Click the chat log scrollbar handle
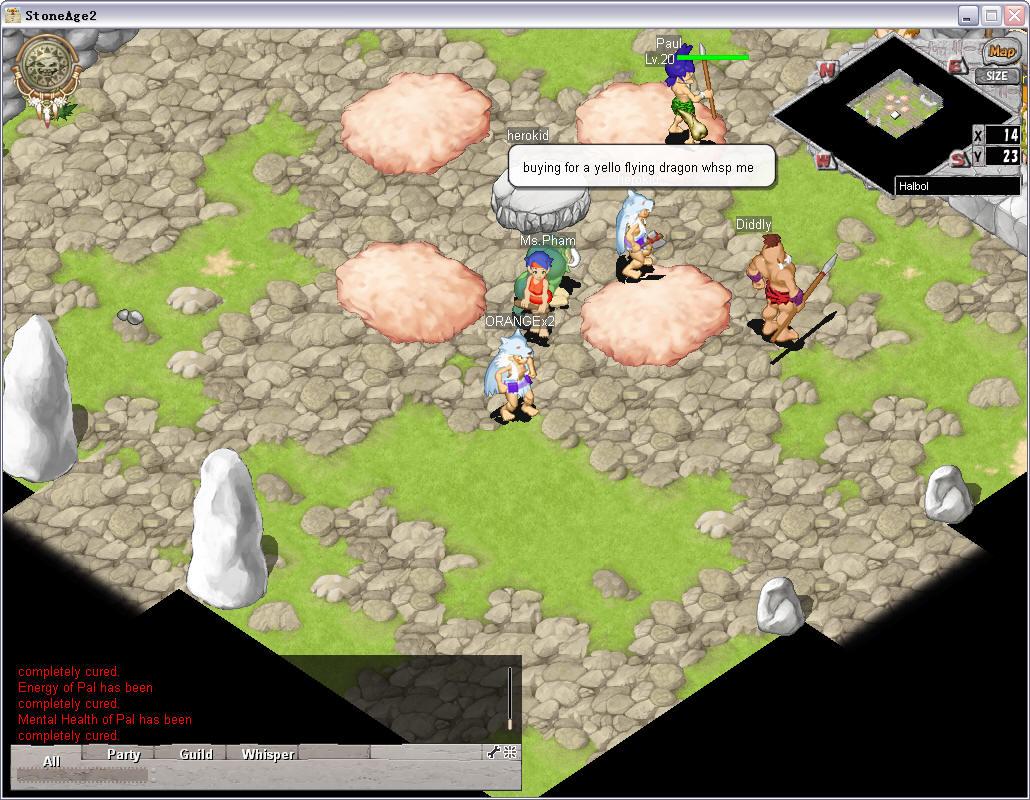The image size is (1030, 800). click(x=509, y=722)
